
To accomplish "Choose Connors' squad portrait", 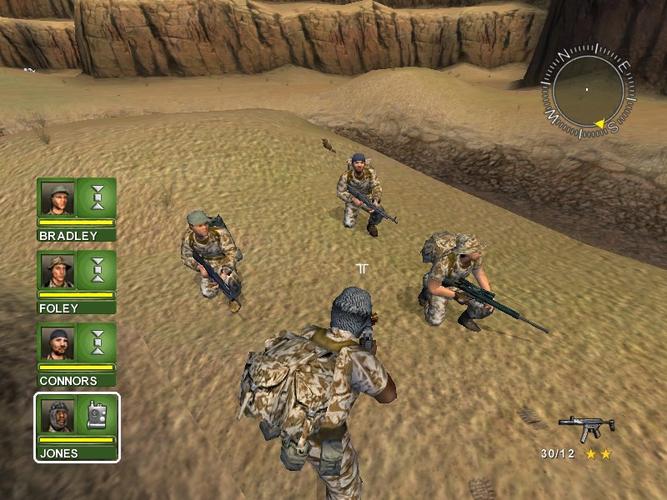I will pyautogui.click(x=57, y=342).
